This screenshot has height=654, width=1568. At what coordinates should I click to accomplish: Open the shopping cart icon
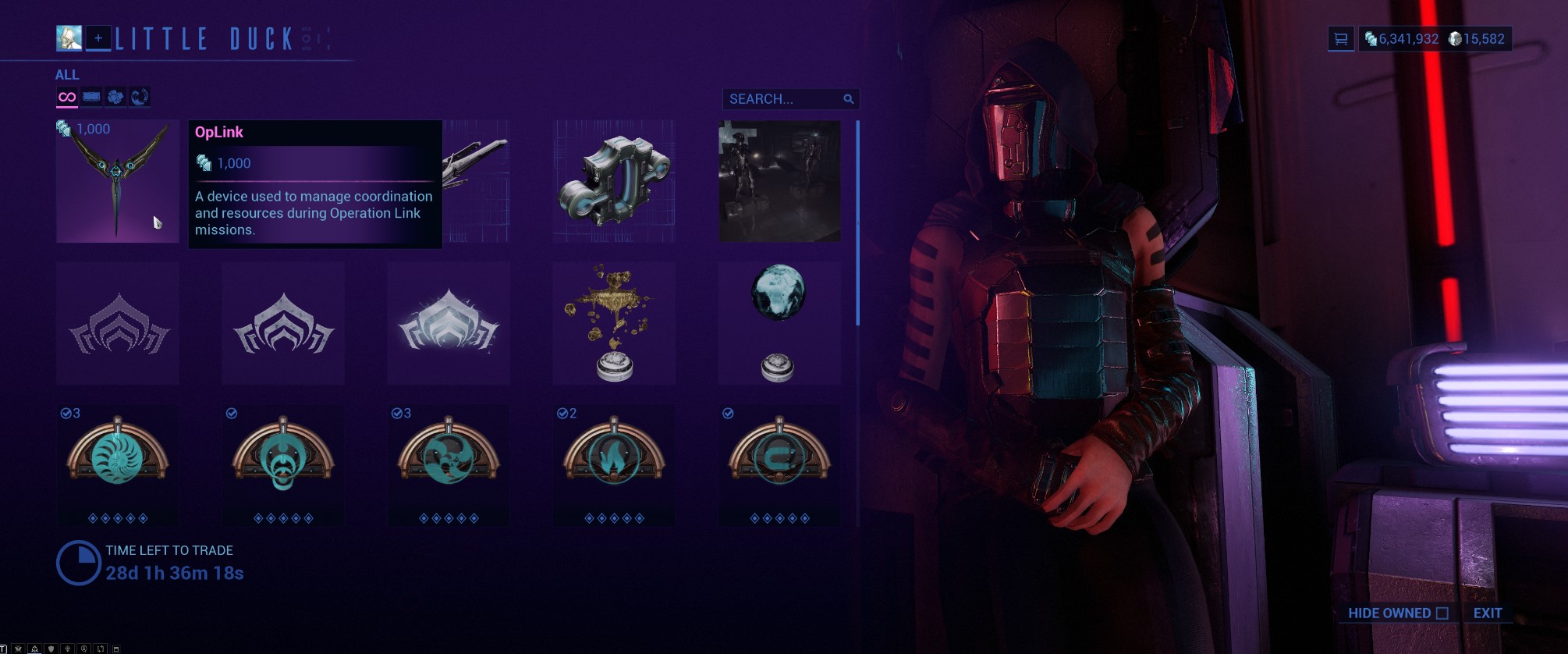[x=1340, y=37]
